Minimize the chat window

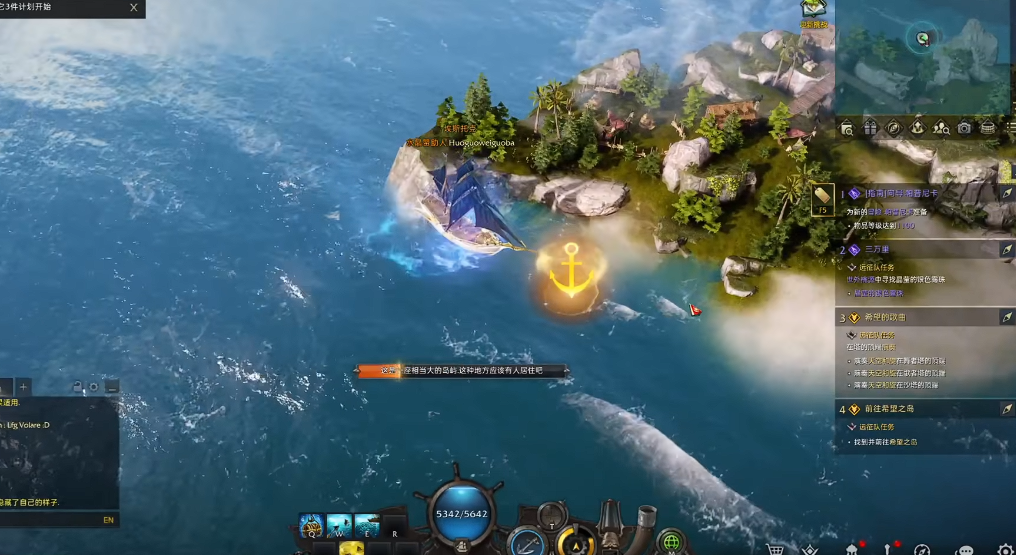[x=112, y=387]
